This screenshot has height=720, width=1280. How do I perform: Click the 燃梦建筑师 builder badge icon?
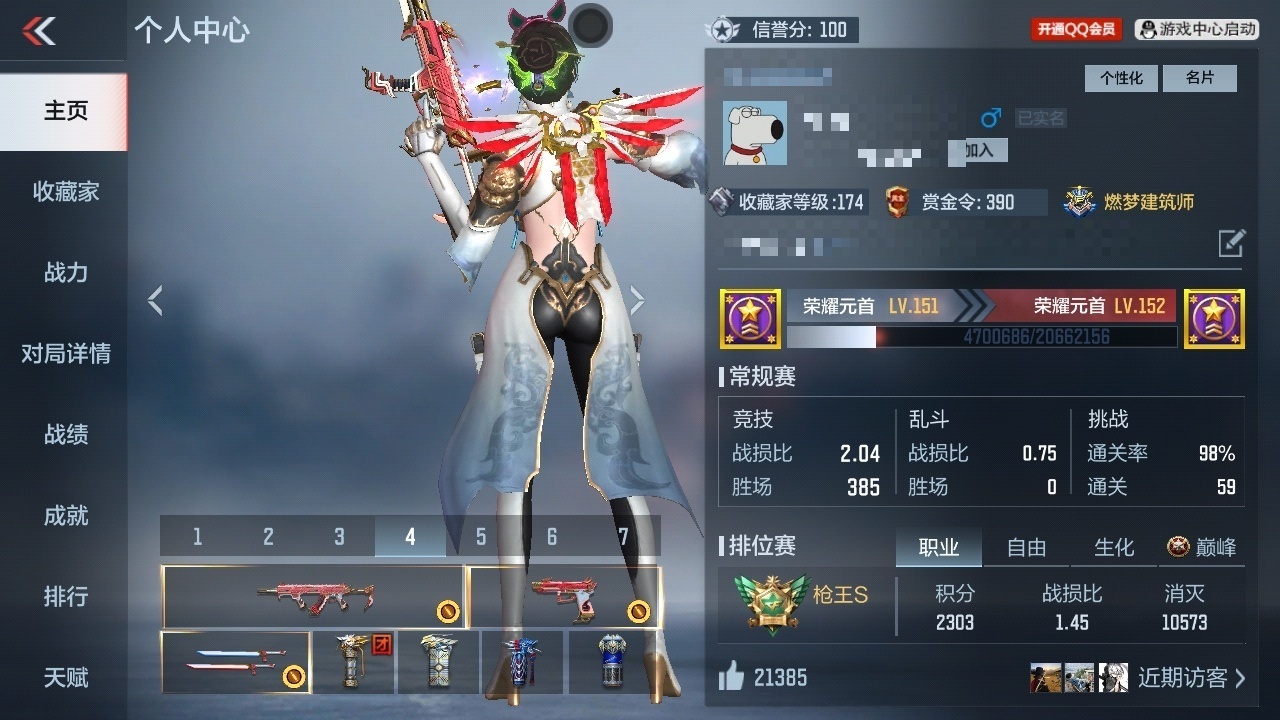[1079, 200]
